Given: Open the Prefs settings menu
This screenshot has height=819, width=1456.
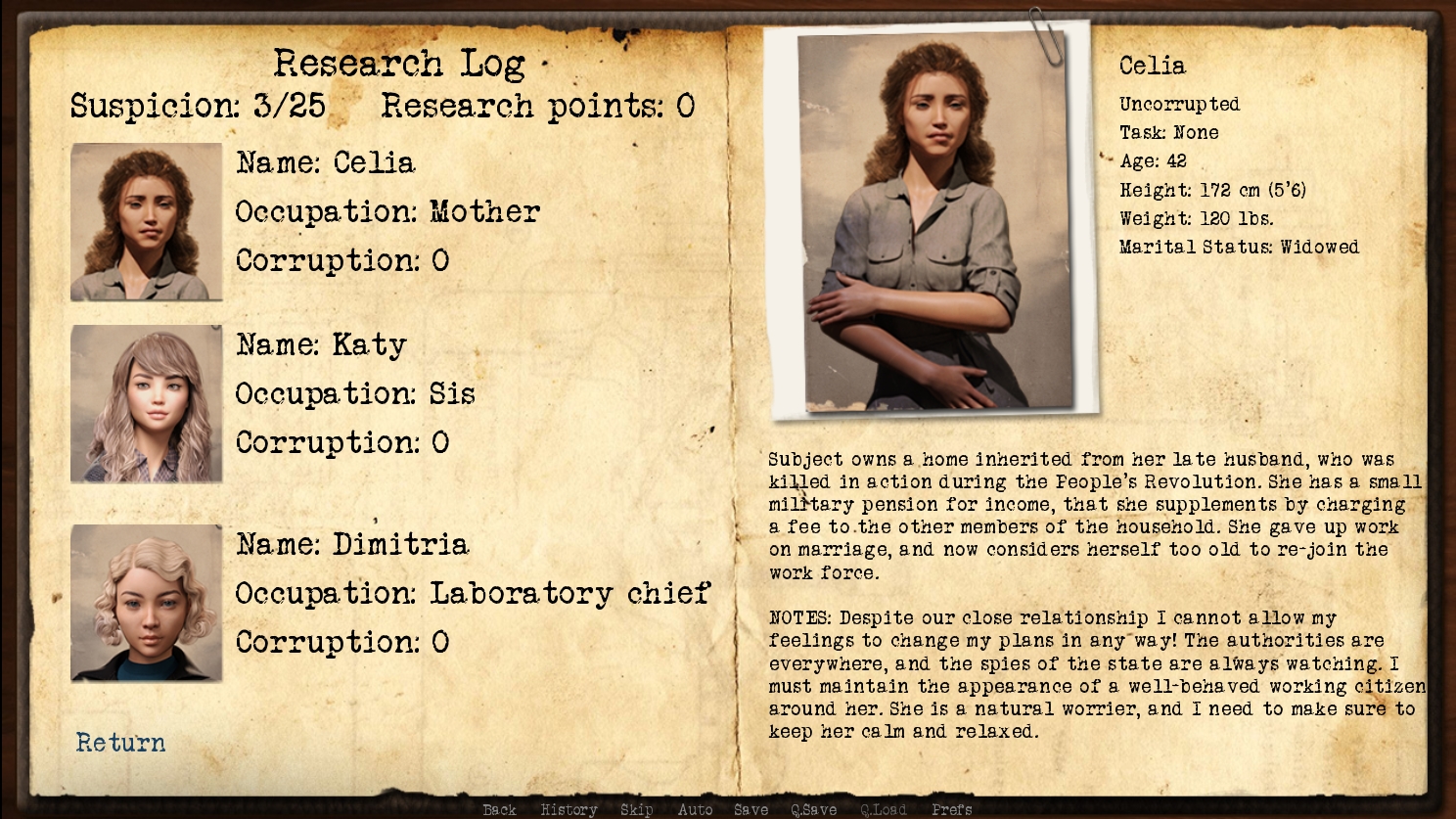Looking at the screenshot, I should tap(952, 809).
